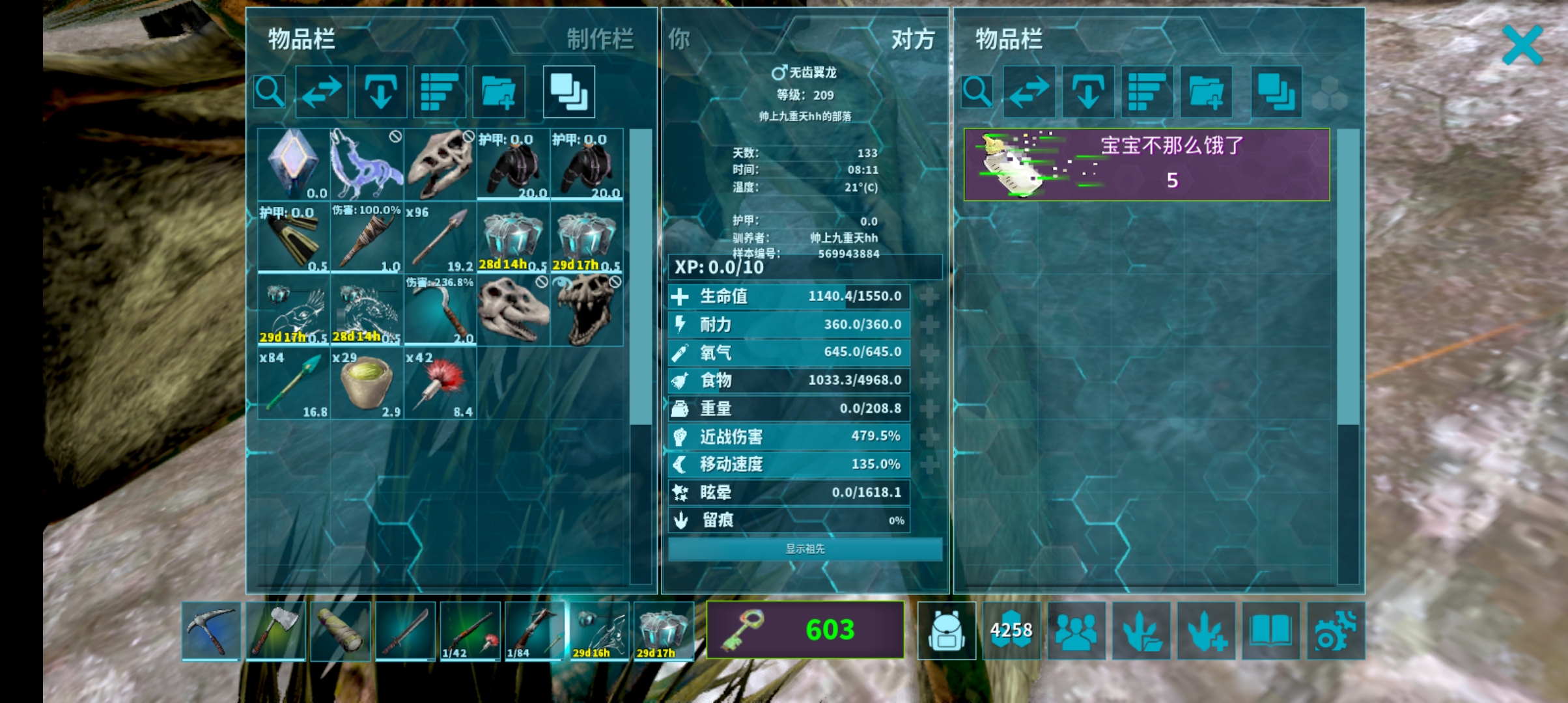Screen dimensions: 1568x703
Task: Open the gear settings icon
Action: click(1335, 630)
